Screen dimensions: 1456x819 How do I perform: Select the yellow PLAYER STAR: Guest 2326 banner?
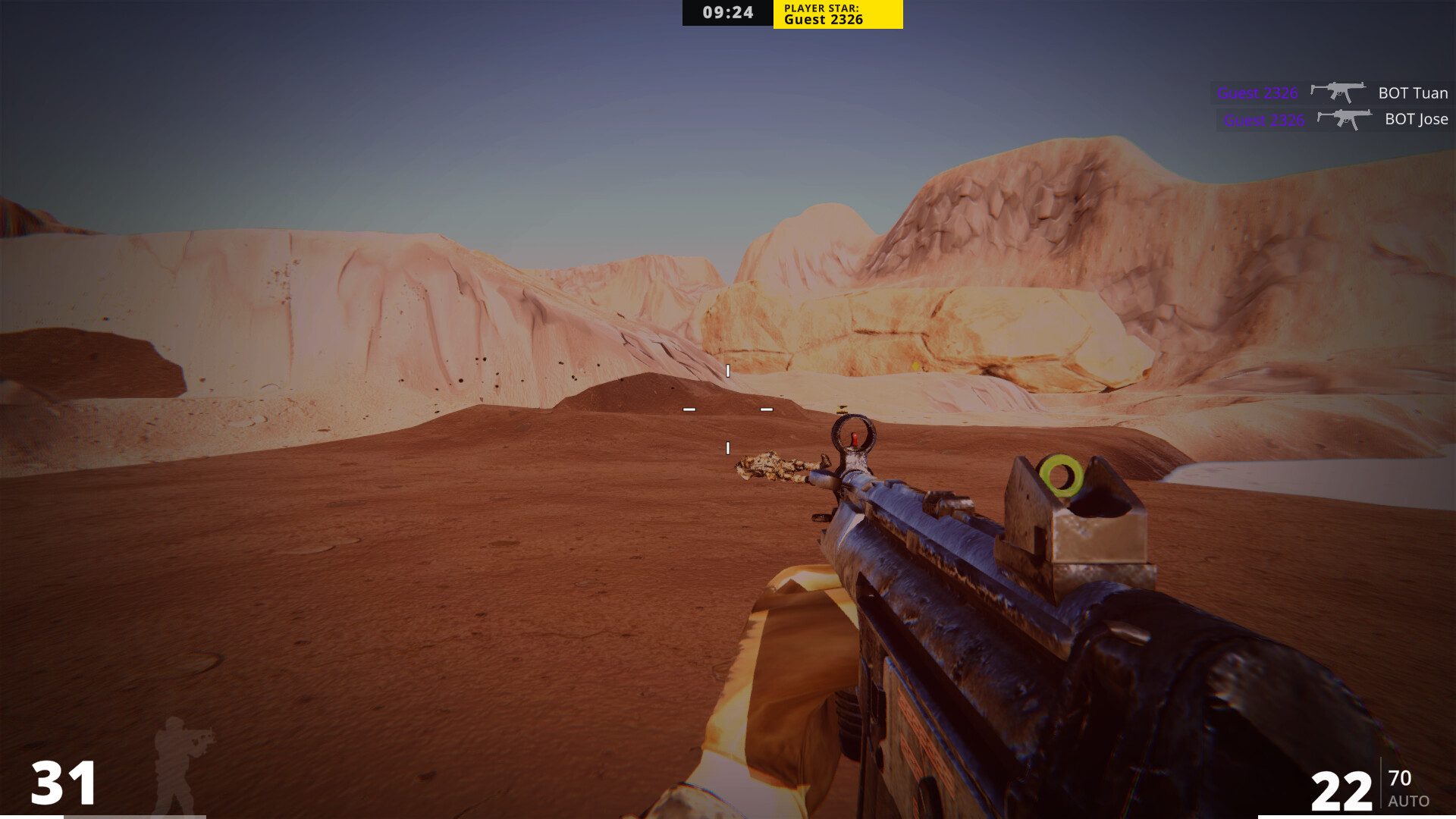pyautogui.click(x=836, y=13)
